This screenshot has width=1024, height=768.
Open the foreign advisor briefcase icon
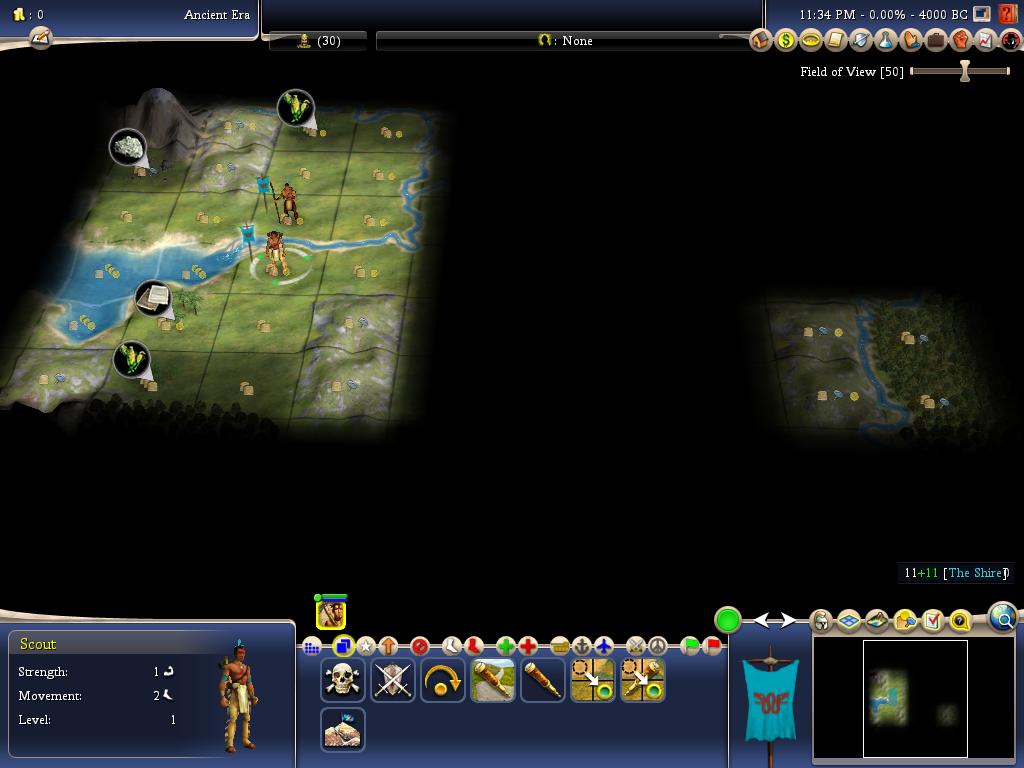tap(936, 40)
